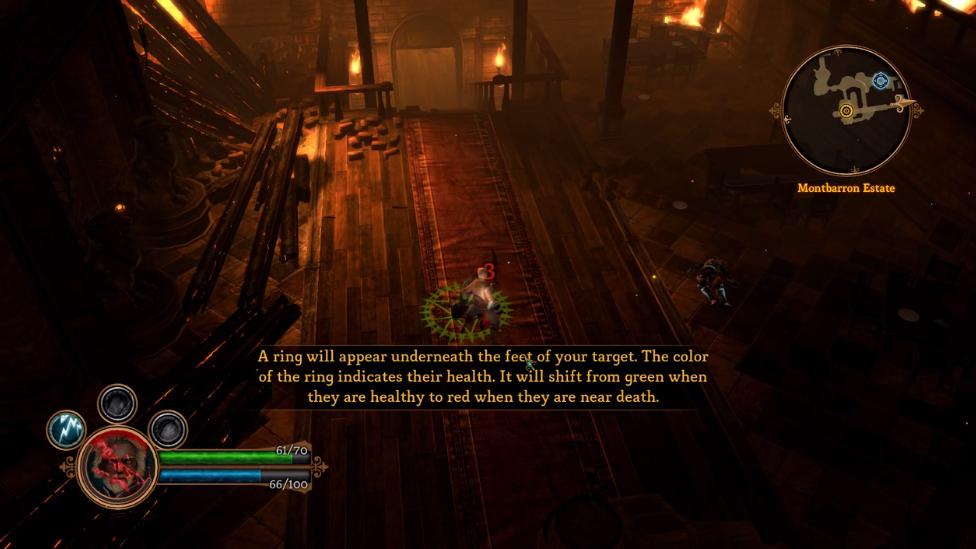976x549 pixels.
Task: Open the Montbarron Estate minimap
Action: [x=845, y=109]
